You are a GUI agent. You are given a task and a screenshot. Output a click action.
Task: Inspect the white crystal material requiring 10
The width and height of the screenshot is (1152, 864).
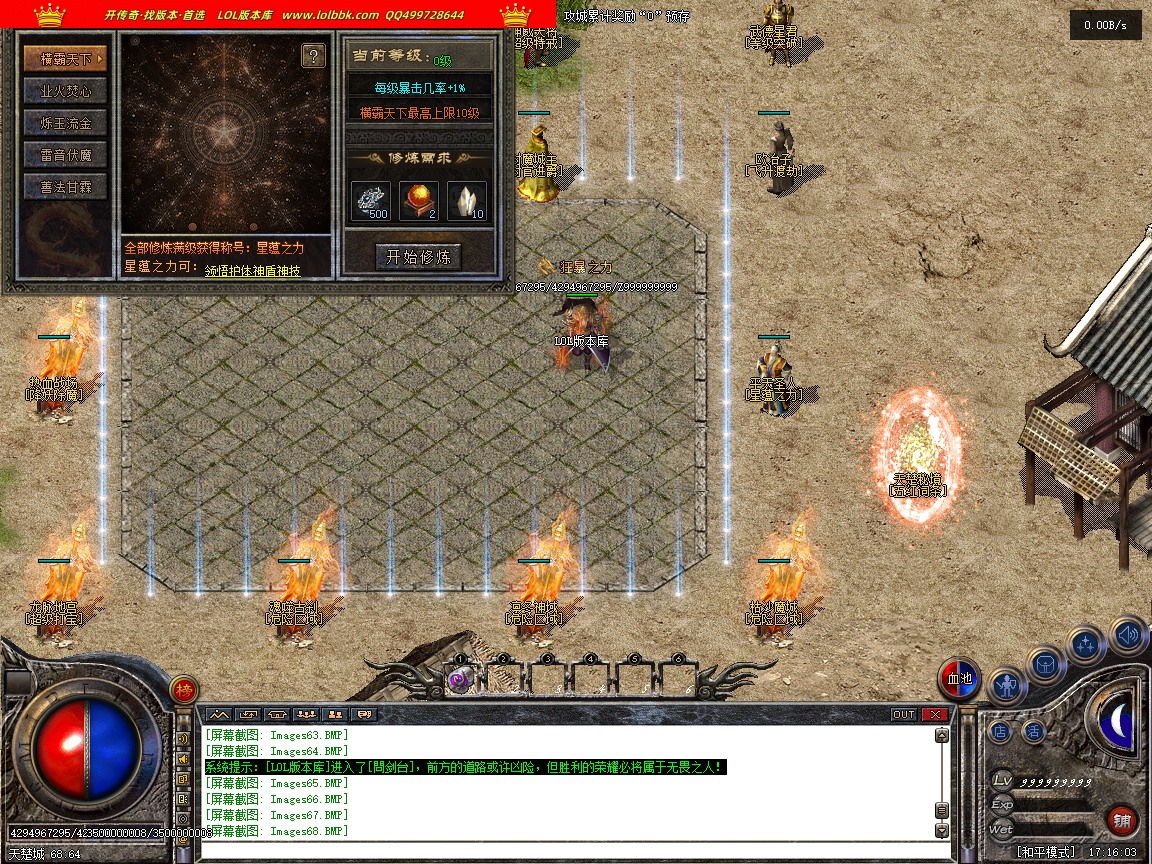pos(467,200)
